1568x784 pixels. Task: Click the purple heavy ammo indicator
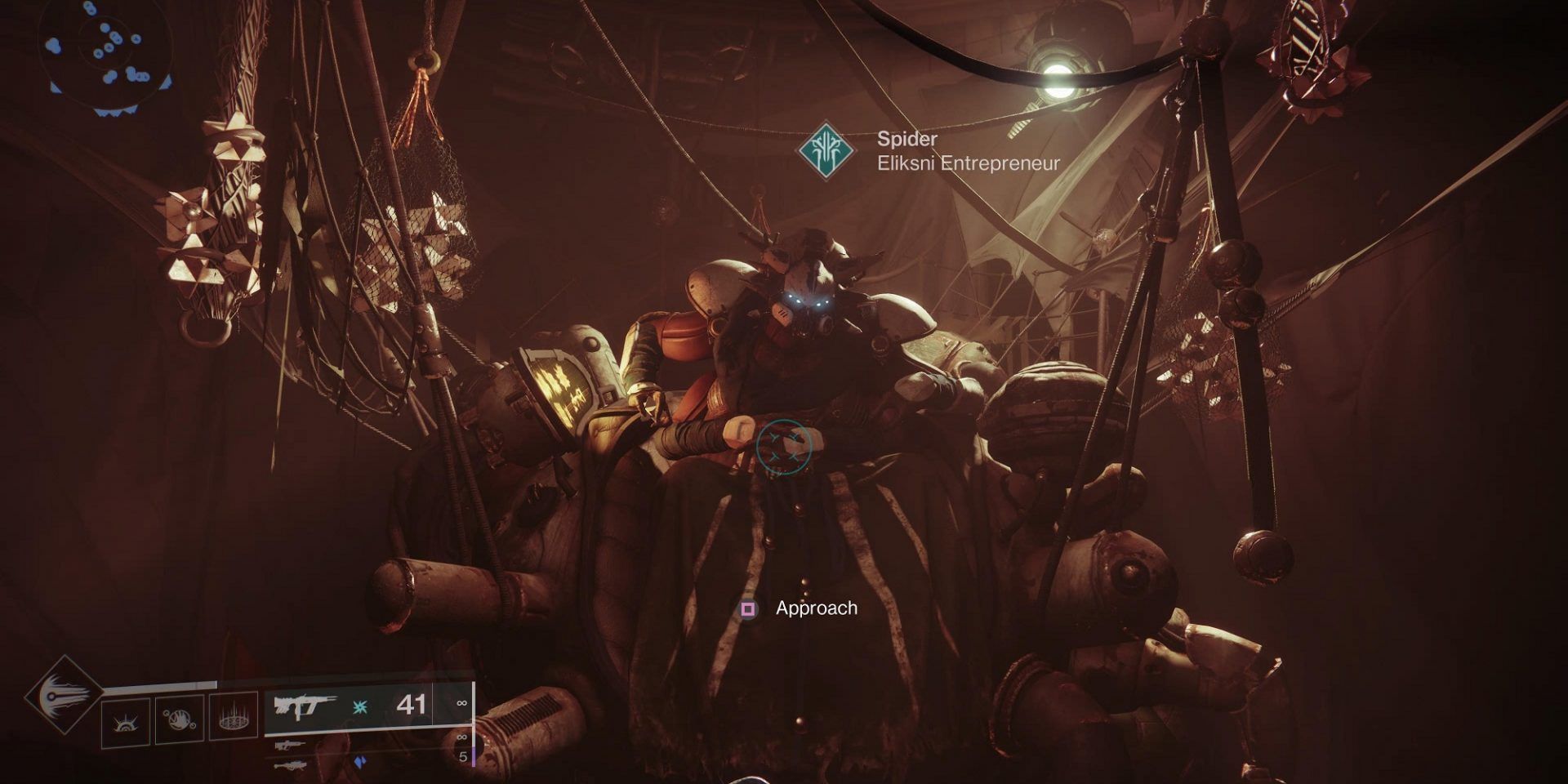pyautogui.click(x=361, y=761)
